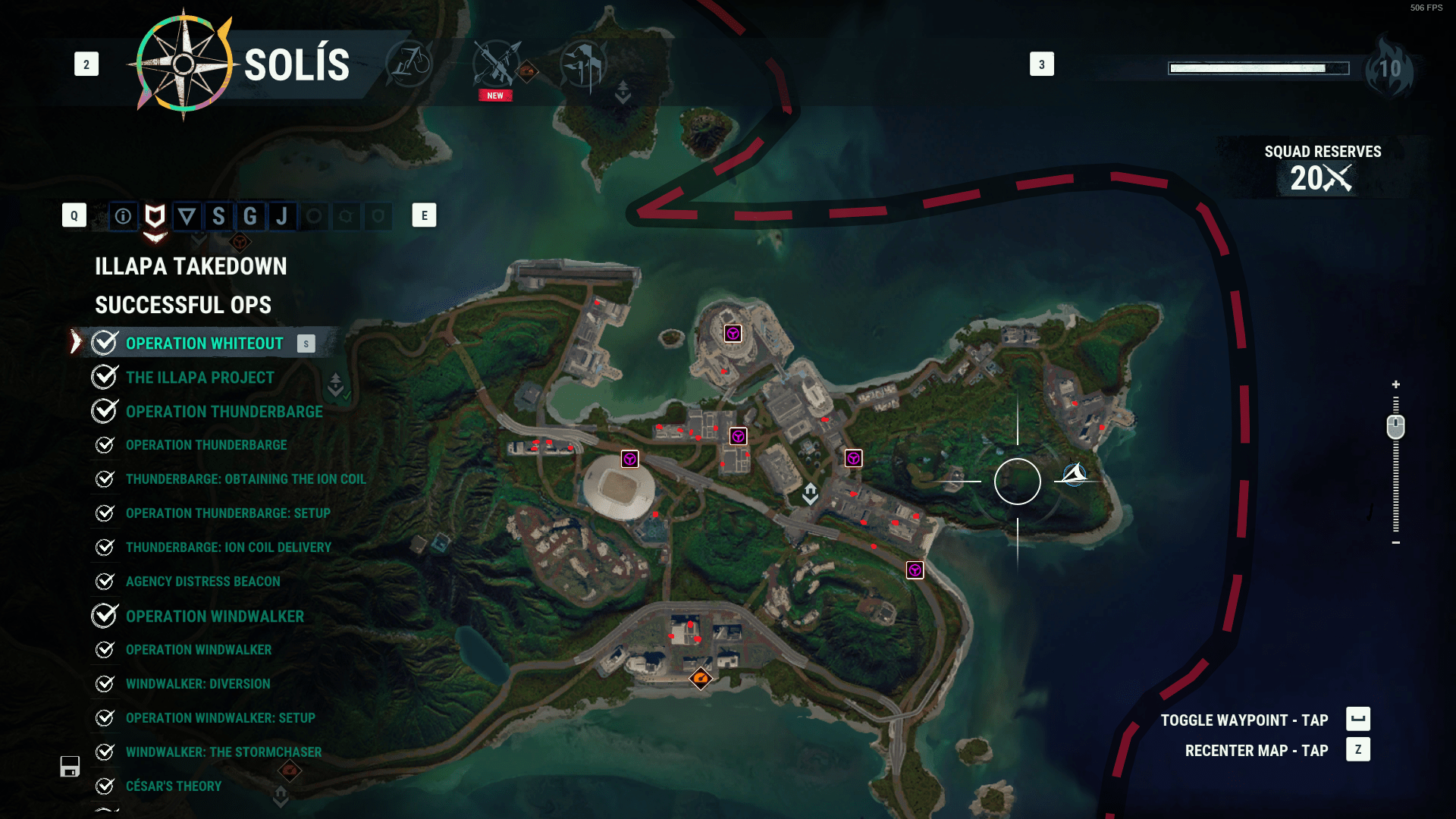Select Thunderbarge: Obtaining the Ion Coil
Image resolution: width=1456 pixels, height=819 pixels.
click(246, 479)
